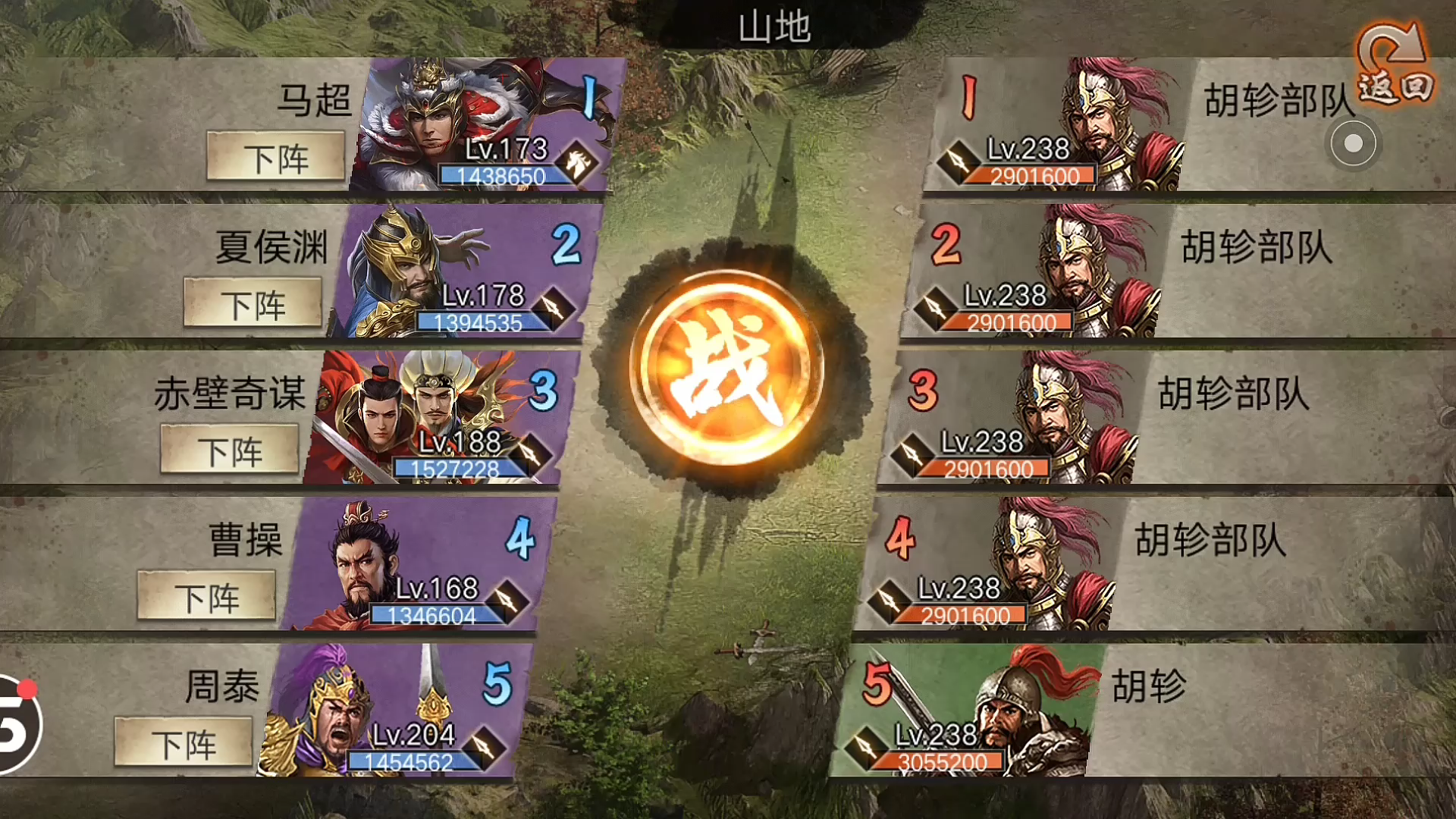Remove 曹操 from the lineup (下阵)
This screenshot has height=819, width=1456.
pyautogui.click(x=206, y=597)
